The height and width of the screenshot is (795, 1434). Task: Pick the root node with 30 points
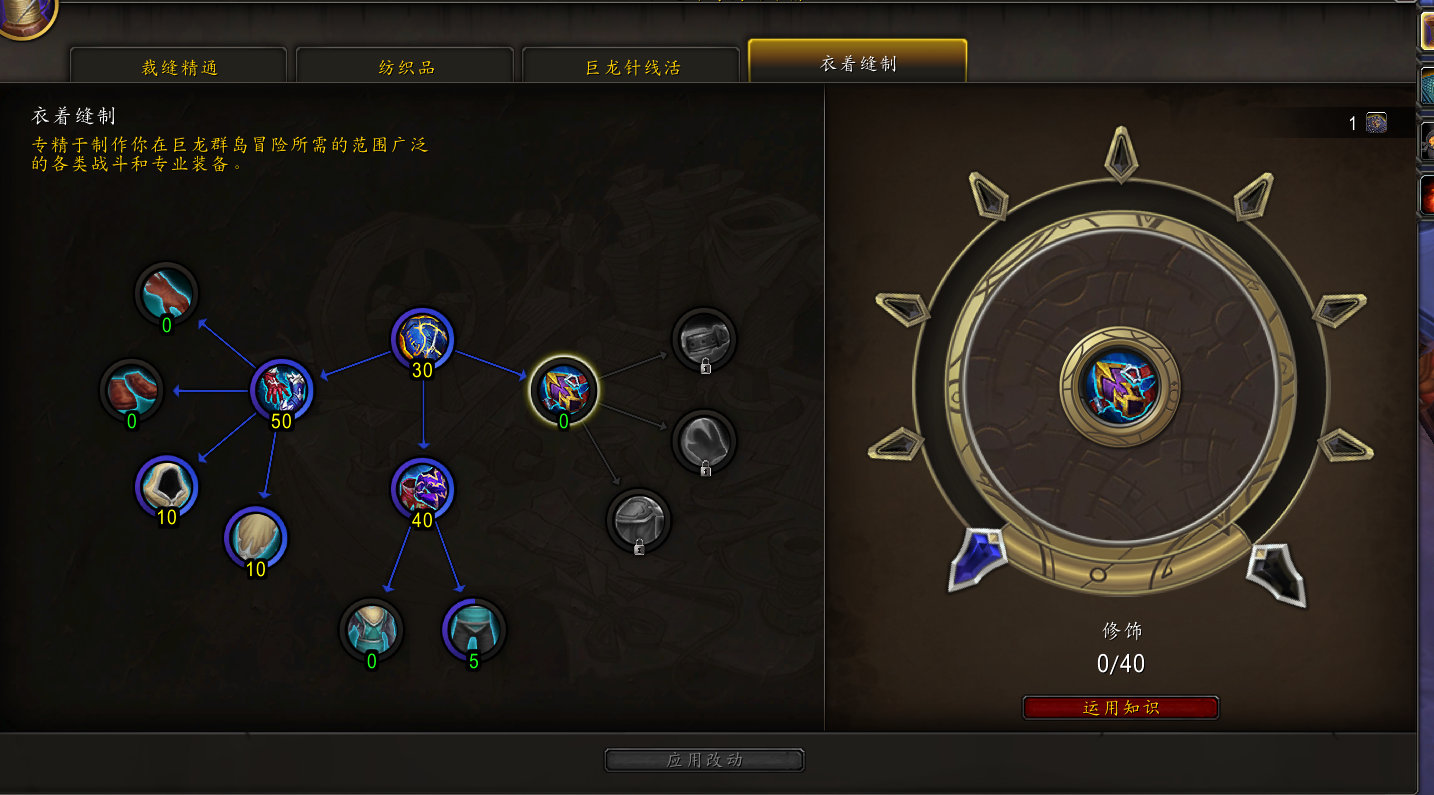tap(422, 338)
